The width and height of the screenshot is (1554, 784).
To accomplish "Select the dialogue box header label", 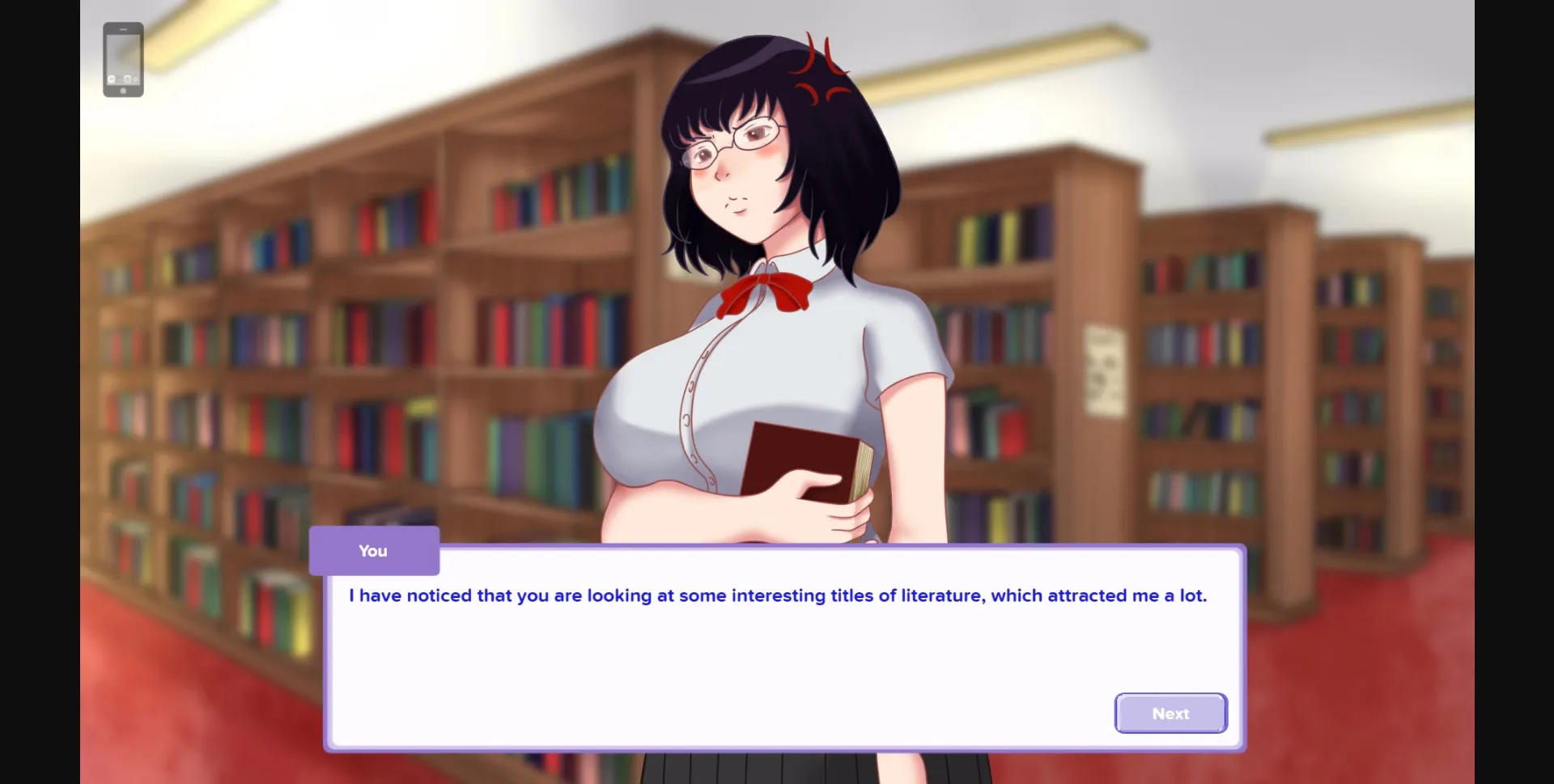I will click(x=373, y=551).
